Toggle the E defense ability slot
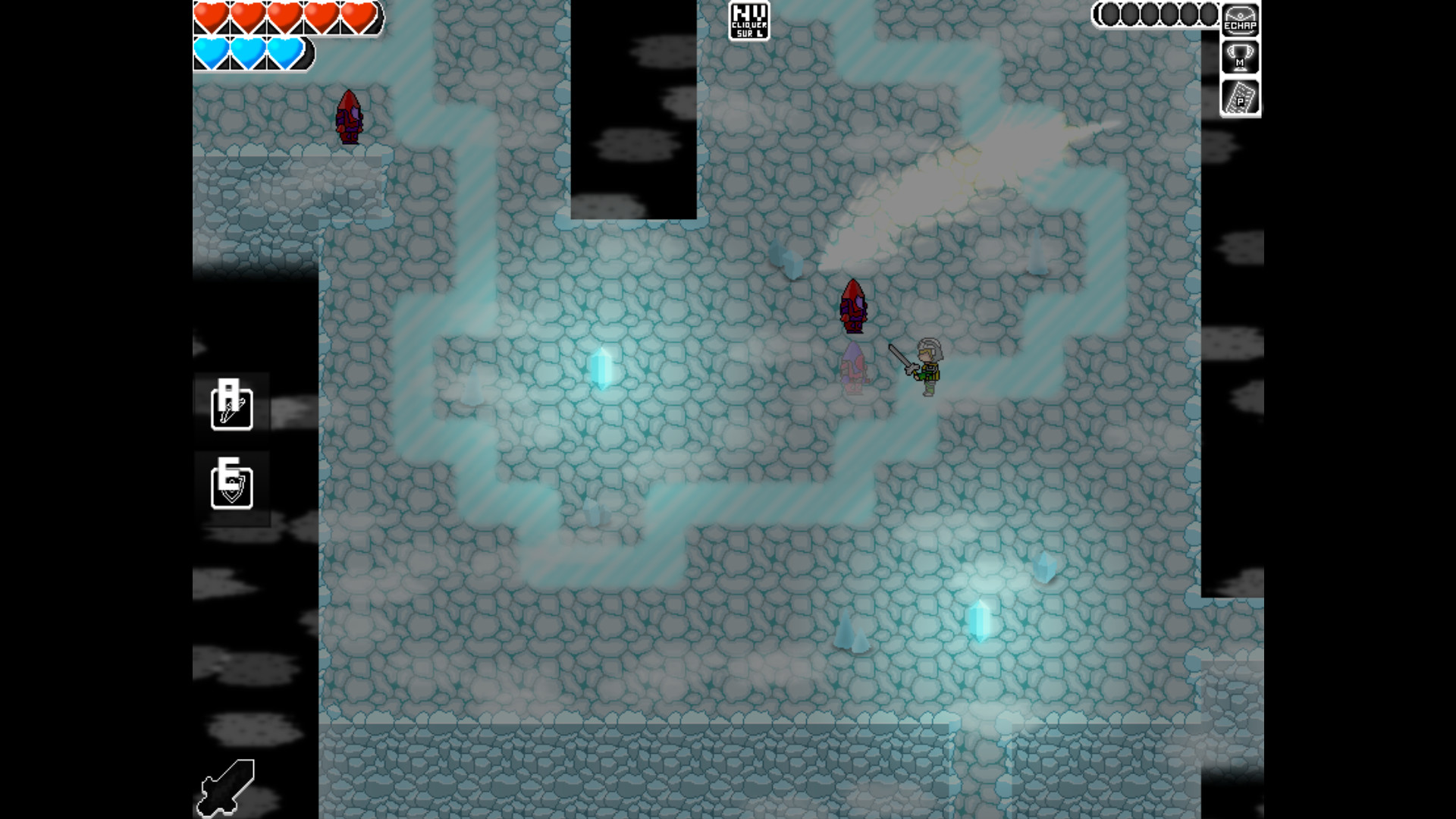1456x819 pixels. point(231,488)
